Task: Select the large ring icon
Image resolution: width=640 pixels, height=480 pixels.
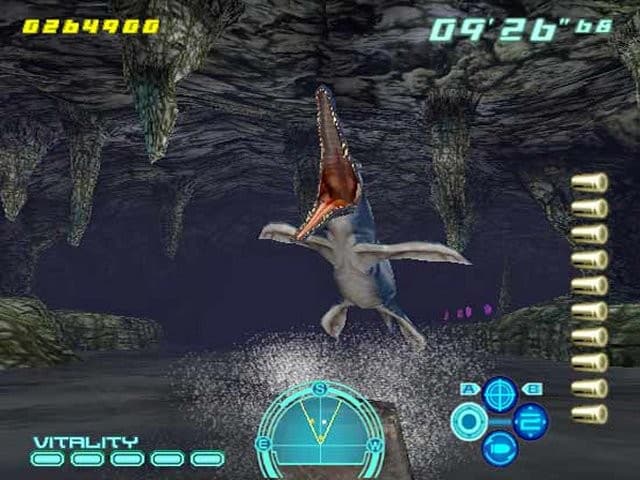Action: tap(468, 421)
